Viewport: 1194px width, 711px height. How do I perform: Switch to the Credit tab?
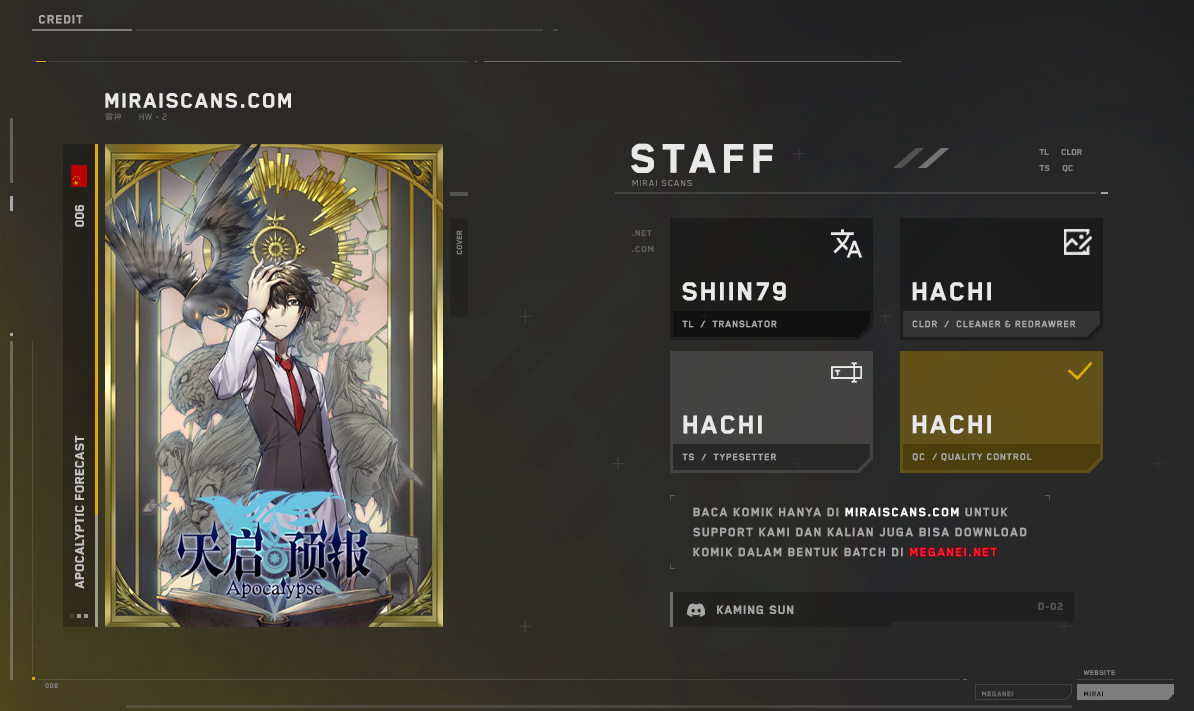[61, 20]
